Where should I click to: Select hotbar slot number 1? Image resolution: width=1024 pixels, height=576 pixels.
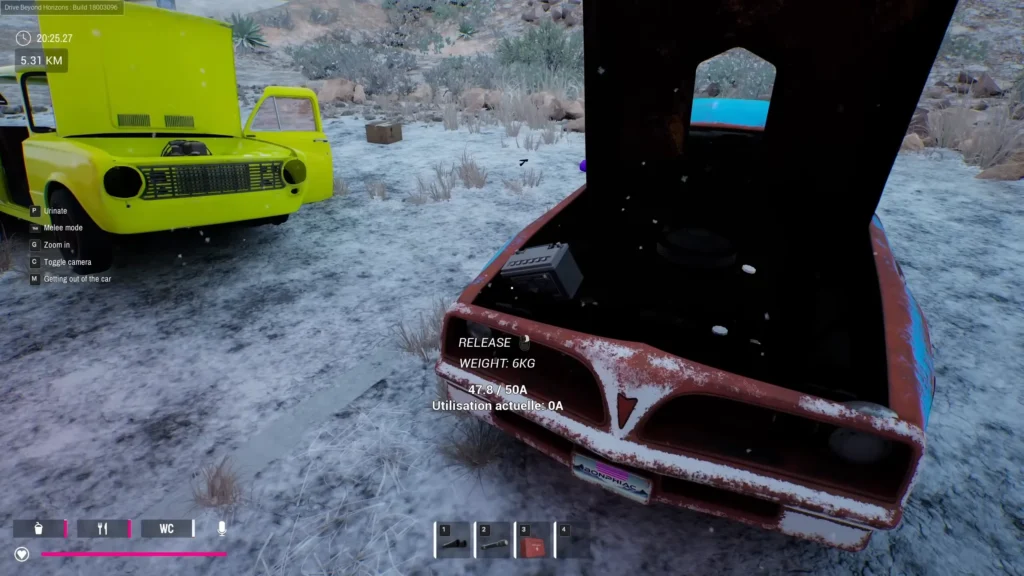coord(453,541)
